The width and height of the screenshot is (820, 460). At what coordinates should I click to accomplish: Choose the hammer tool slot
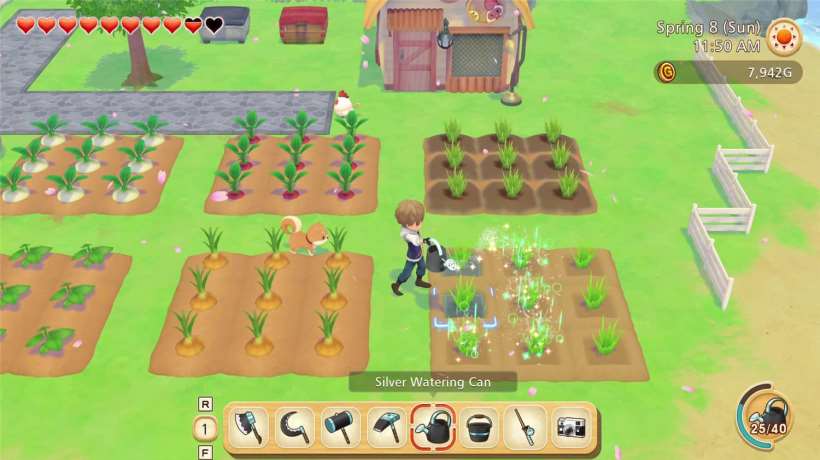tap(341, 428)
